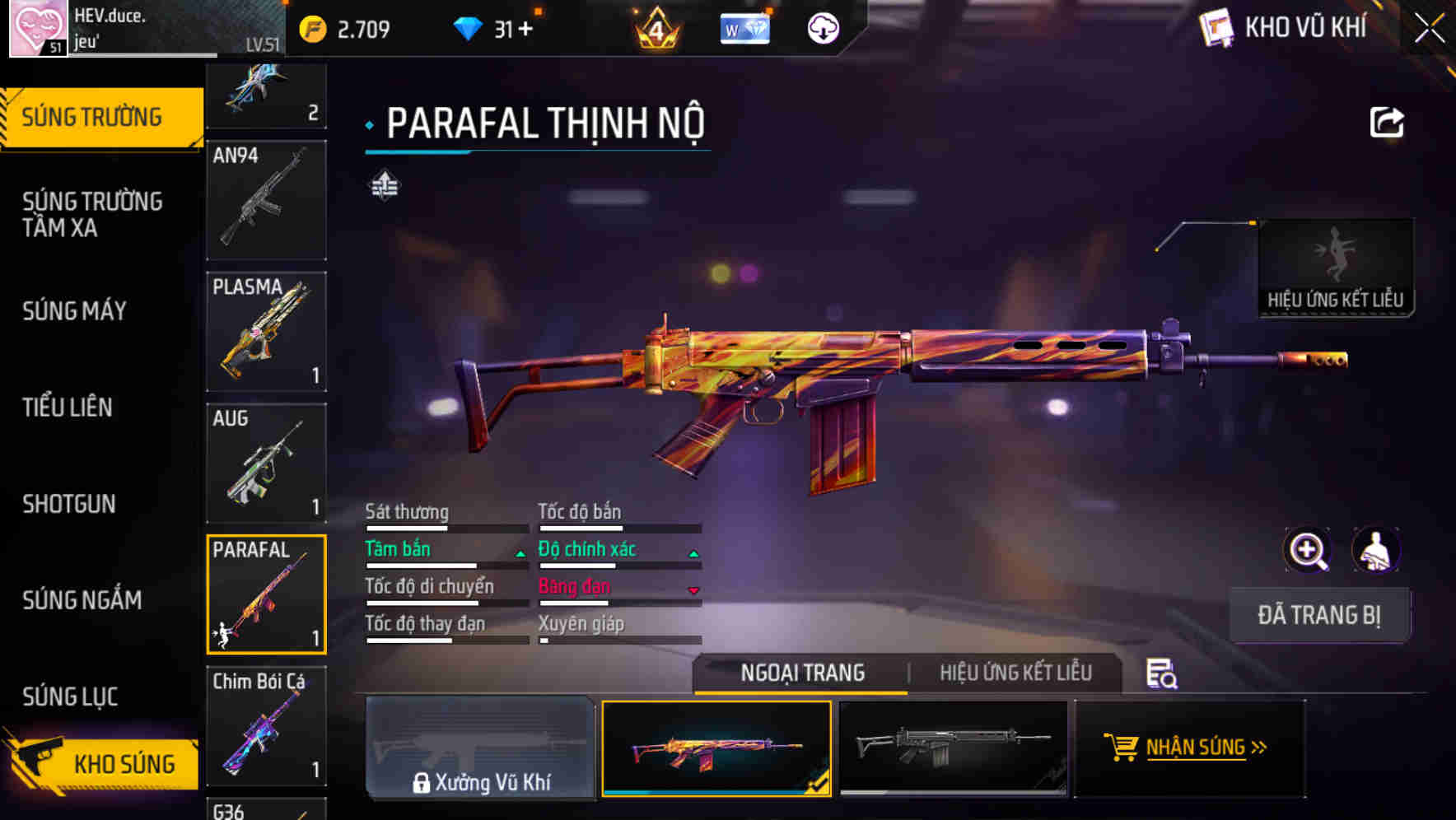The height and width of the screenshot is (820, 1456).
Task: Select the AN94 weapon thumbnail
Action: pos(265,200)
